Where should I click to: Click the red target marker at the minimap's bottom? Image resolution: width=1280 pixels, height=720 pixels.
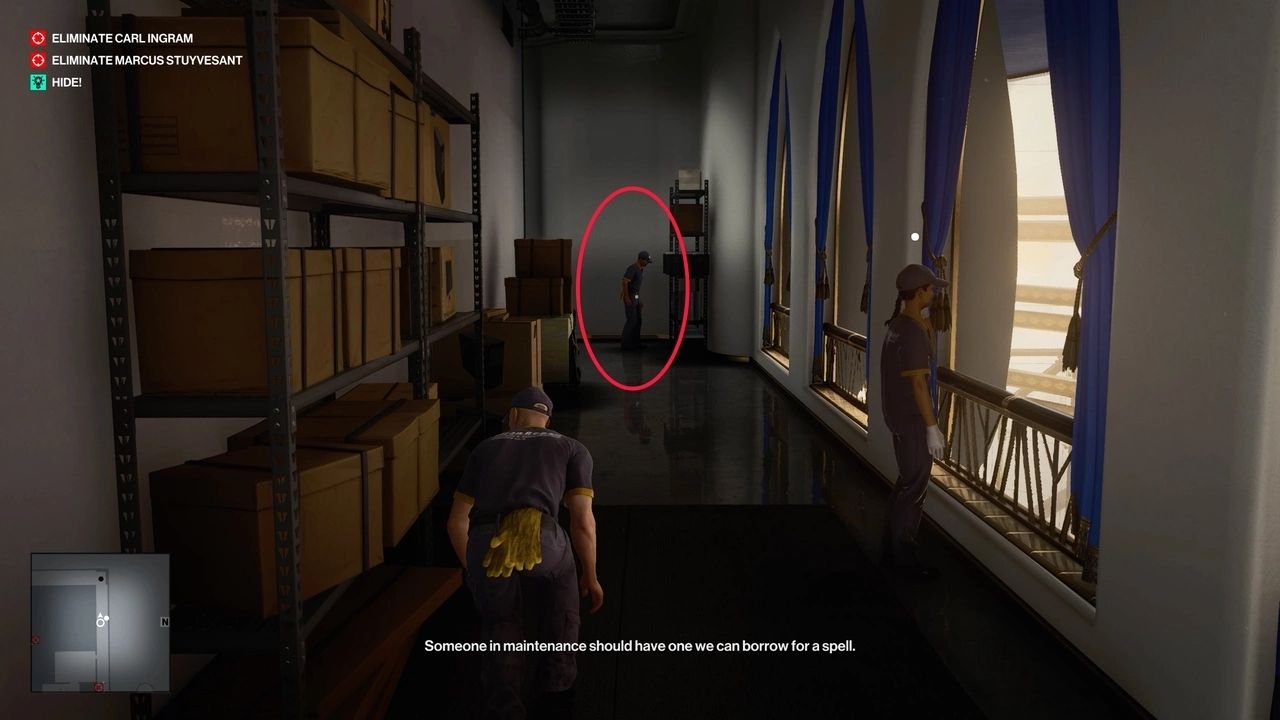coord(98,685)
